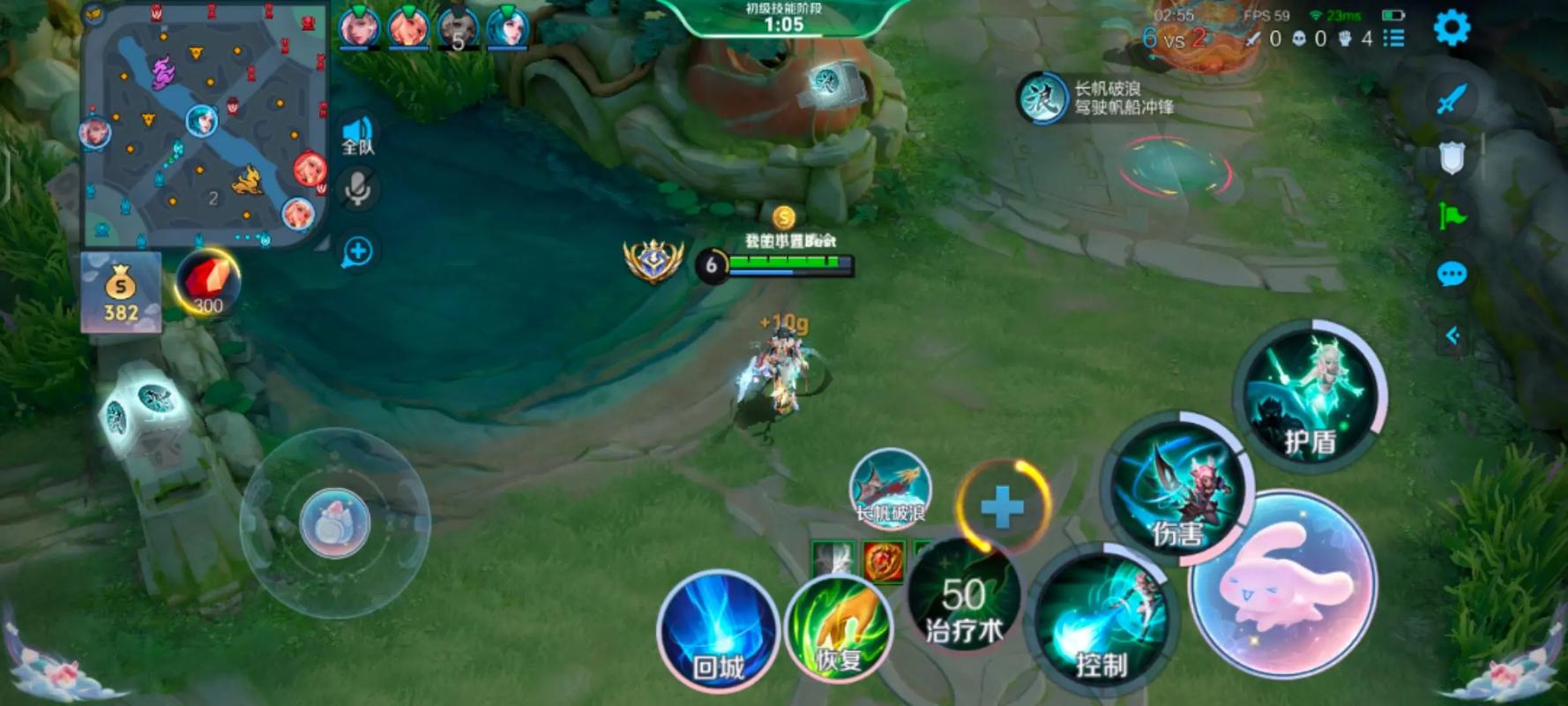Open the minimap

click(x=205, y=124)
